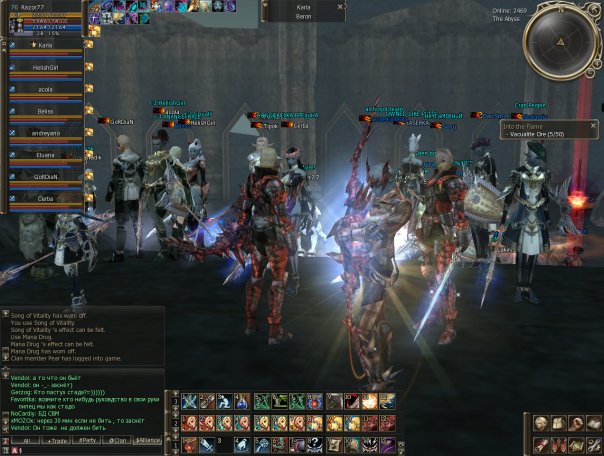Open the +Trade chat tab
Screen dimensions: 604x456
point(57,440)
